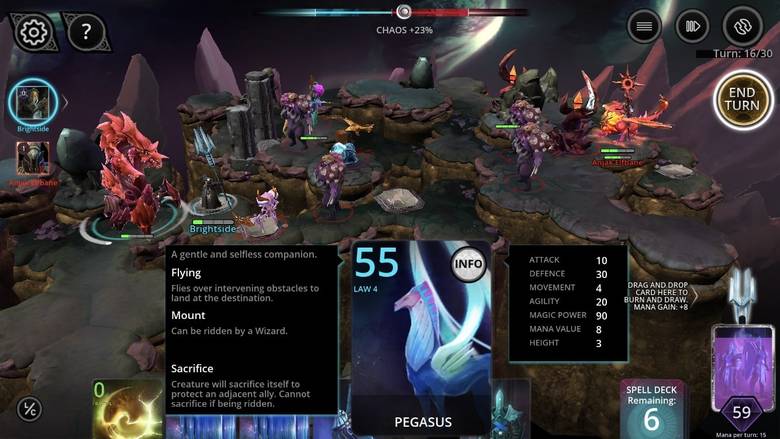This screenshot has height=439, width=780.
Task: Open the three-line list menu button
Action: [645, 26]
